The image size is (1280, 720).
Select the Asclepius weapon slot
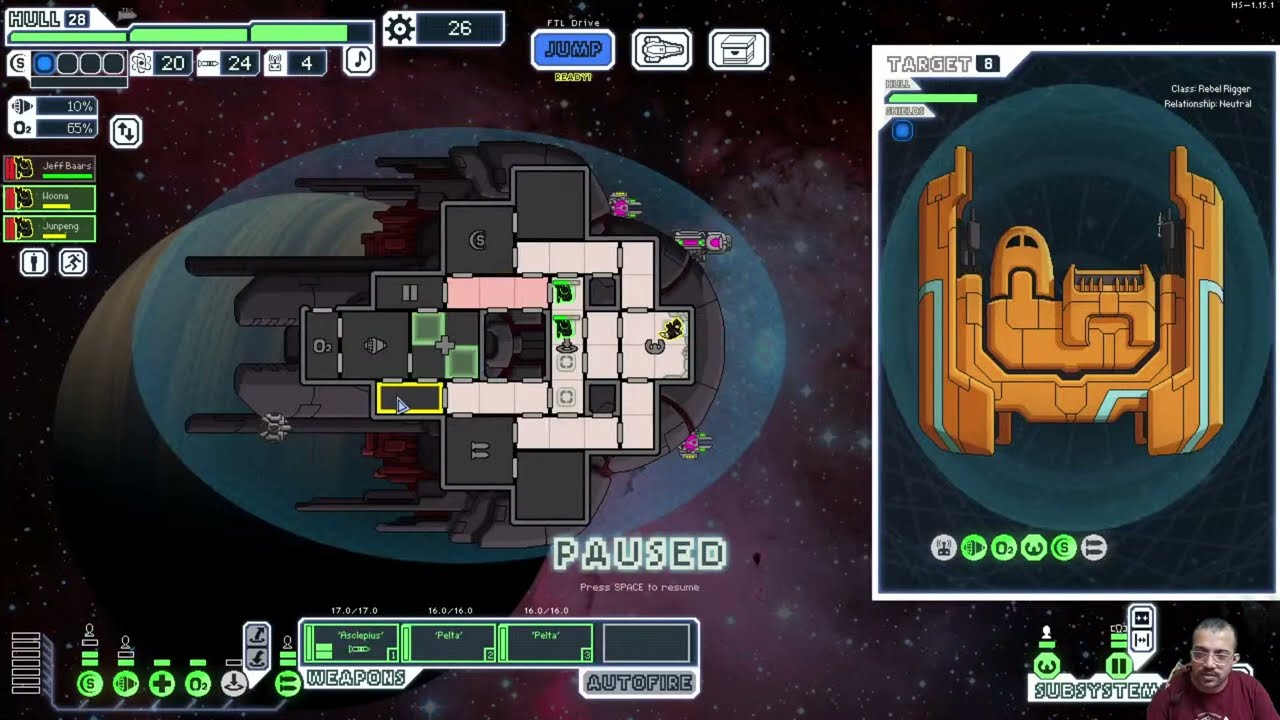coord(351,643)
